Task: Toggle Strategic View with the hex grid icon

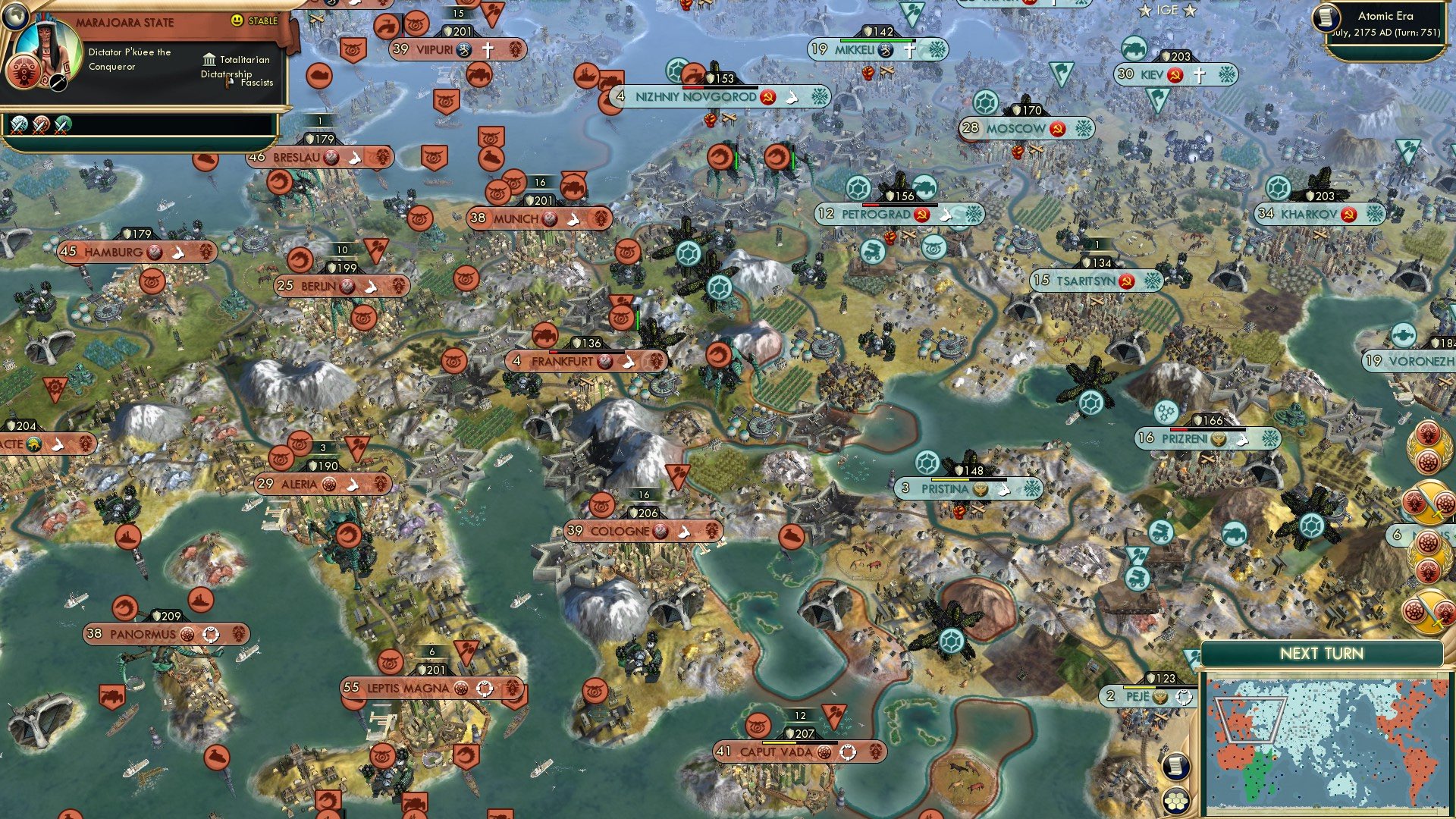Action: [1175, 800]
